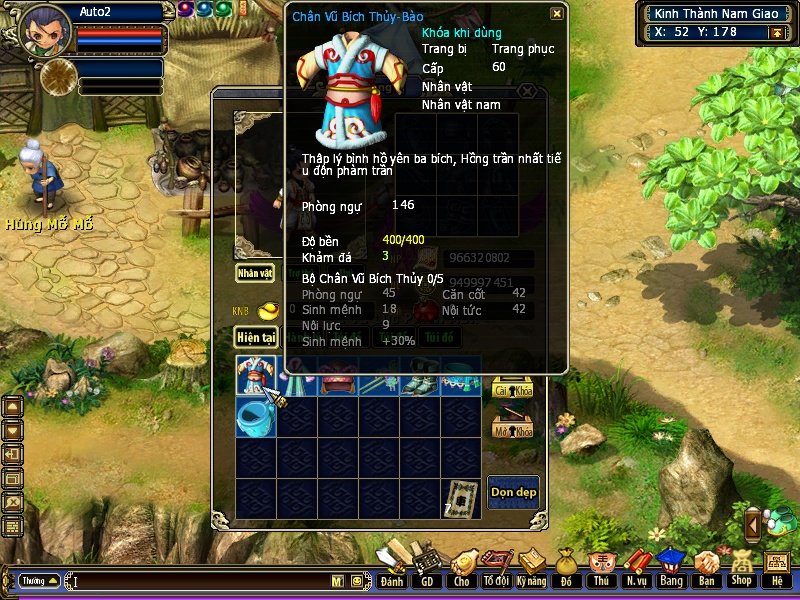The width and height of the screenshot is (800, 600).
Task: Switch to the Hiện tại tab
Action: coord(255,338)
